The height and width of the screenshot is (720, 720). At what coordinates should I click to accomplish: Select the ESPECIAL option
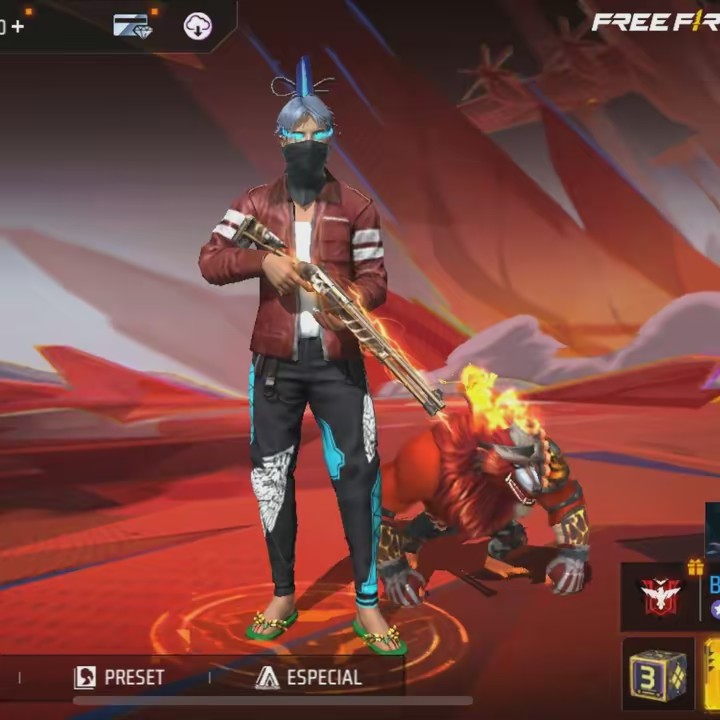click(x=309, y=677)
